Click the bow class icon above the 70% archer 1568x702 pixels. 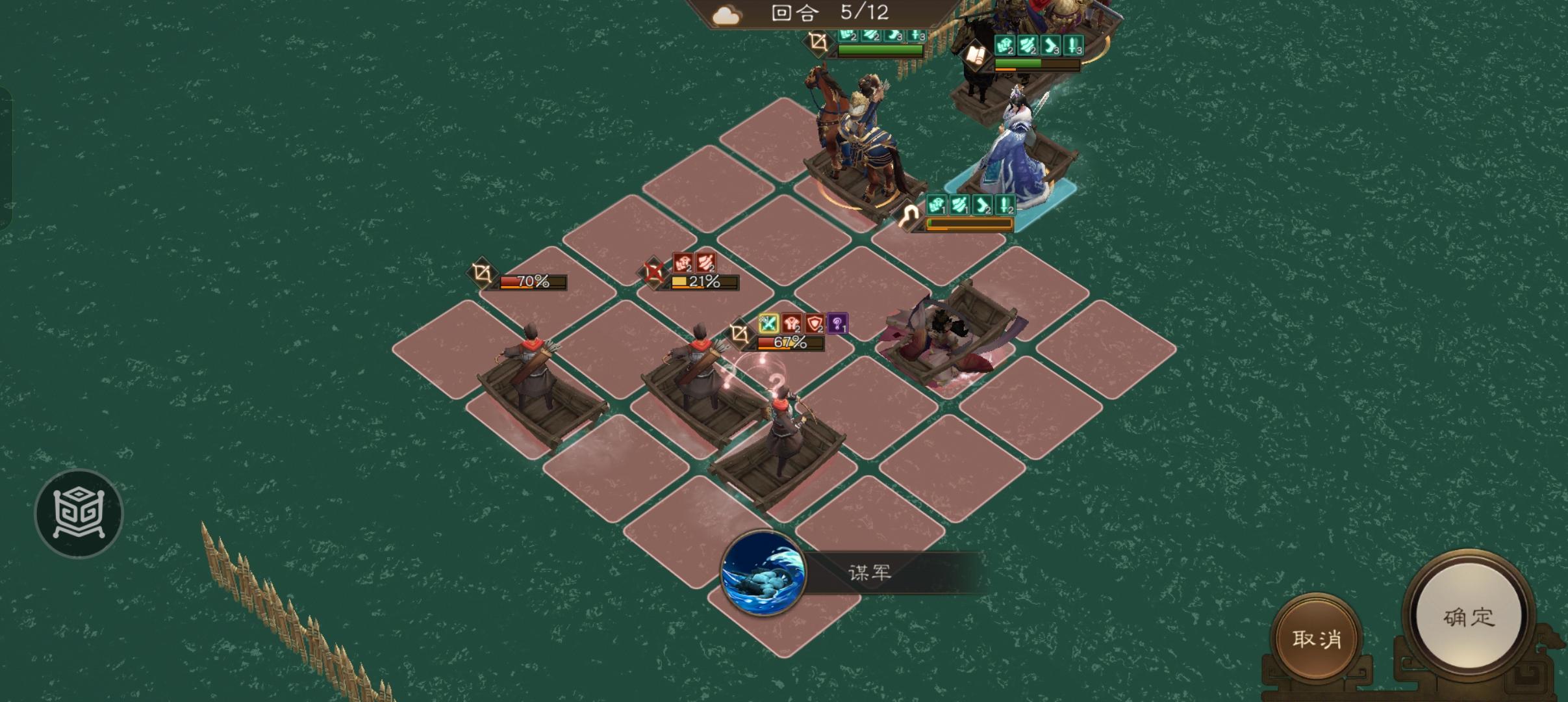(x=481, y=273)
